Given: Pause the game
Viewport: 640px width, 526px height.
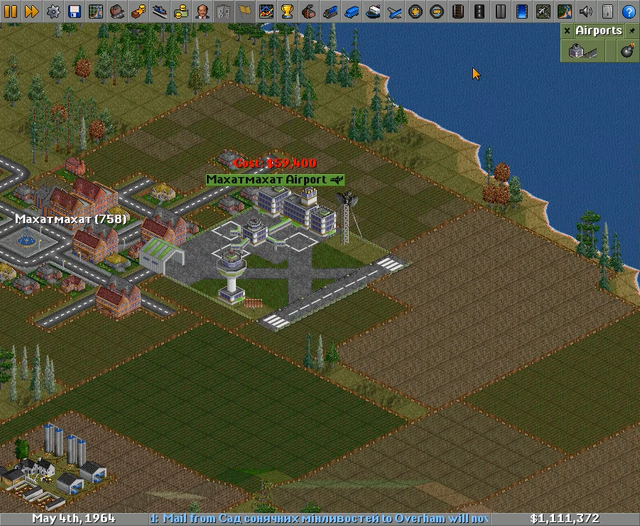Looking at the screenshot, I should pos(11,11).
